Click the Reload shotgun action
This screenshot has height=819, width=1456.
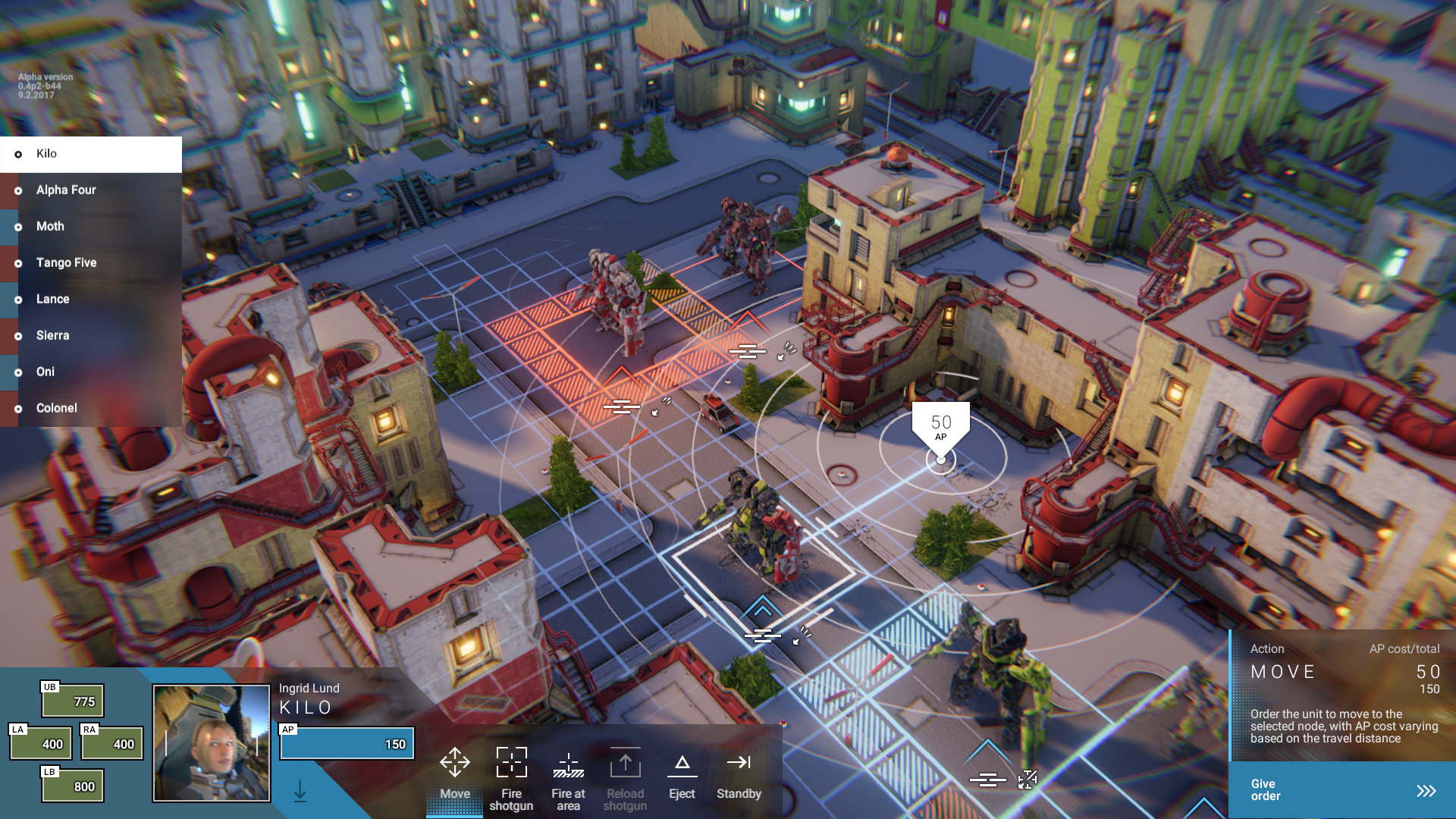625,777
